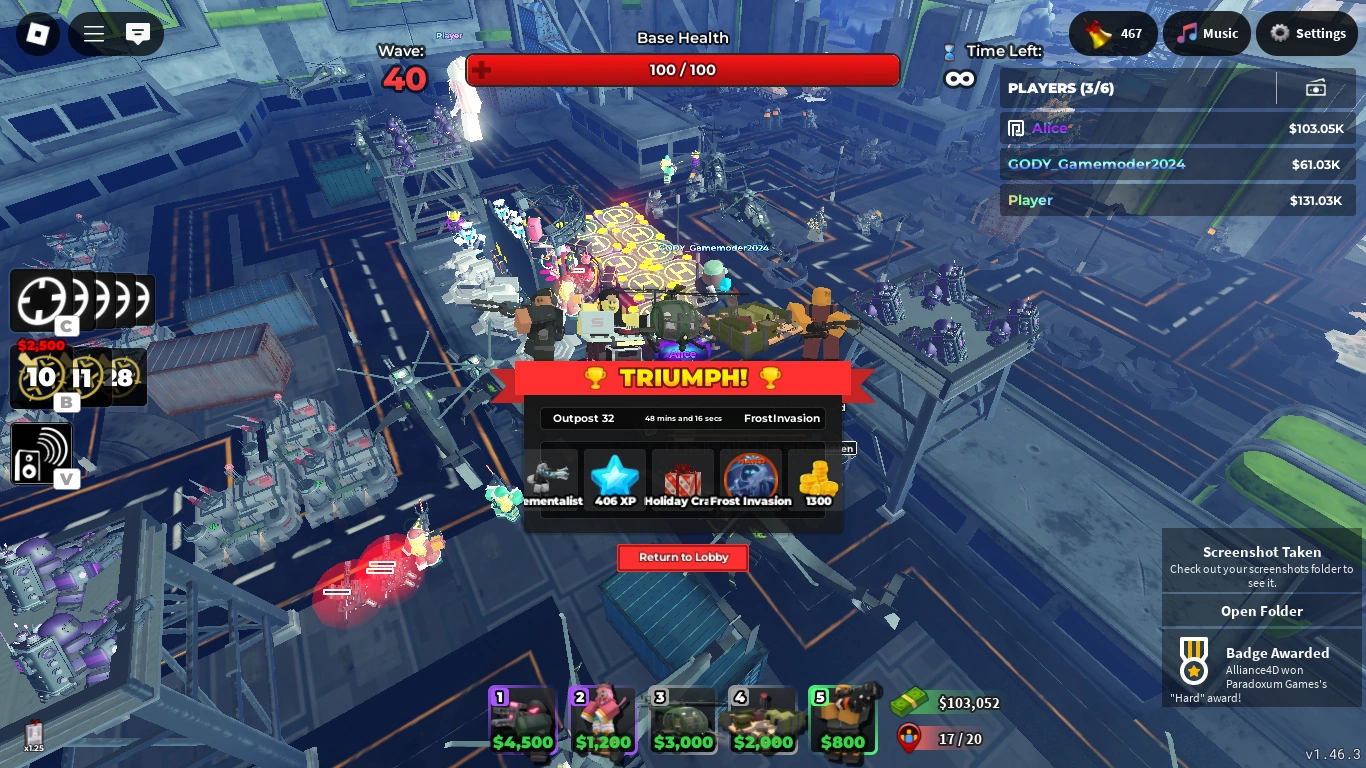The height and width of the screenshot is (768, 1366).
Task: Select the crosshair targeting ability (C)
Action: 40,299
